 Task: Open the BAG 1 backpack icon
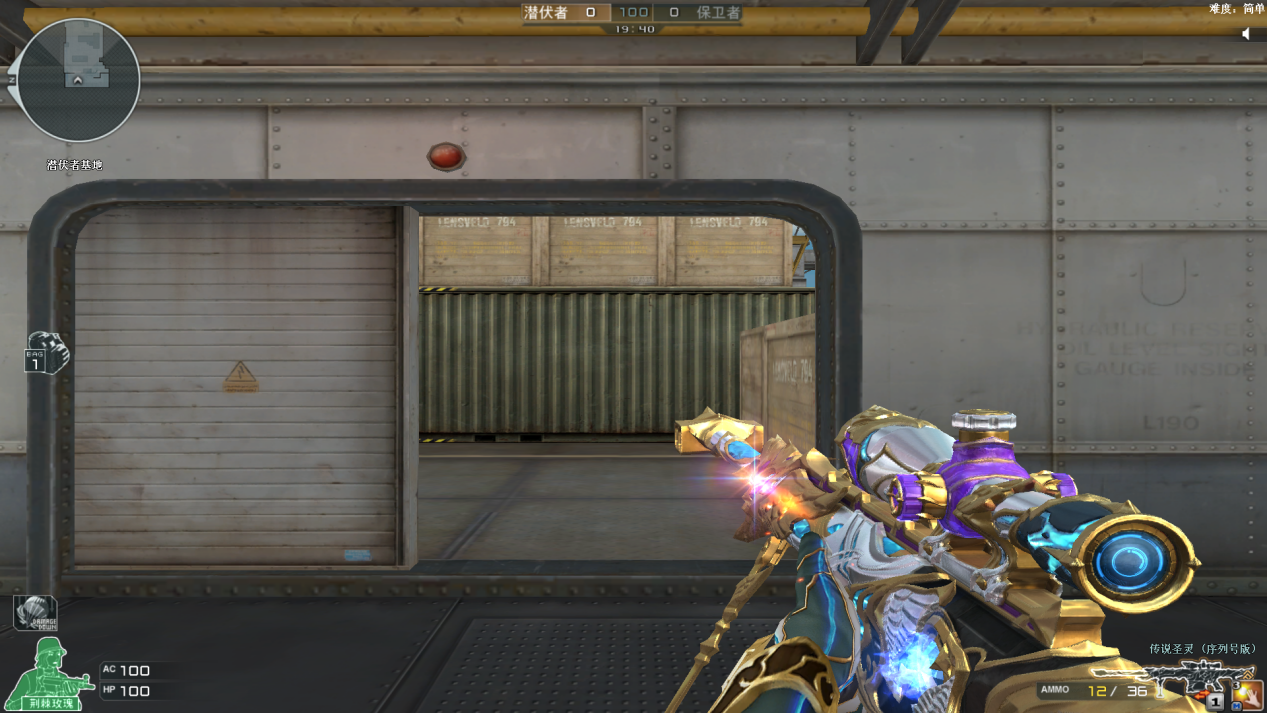(46, 353)
